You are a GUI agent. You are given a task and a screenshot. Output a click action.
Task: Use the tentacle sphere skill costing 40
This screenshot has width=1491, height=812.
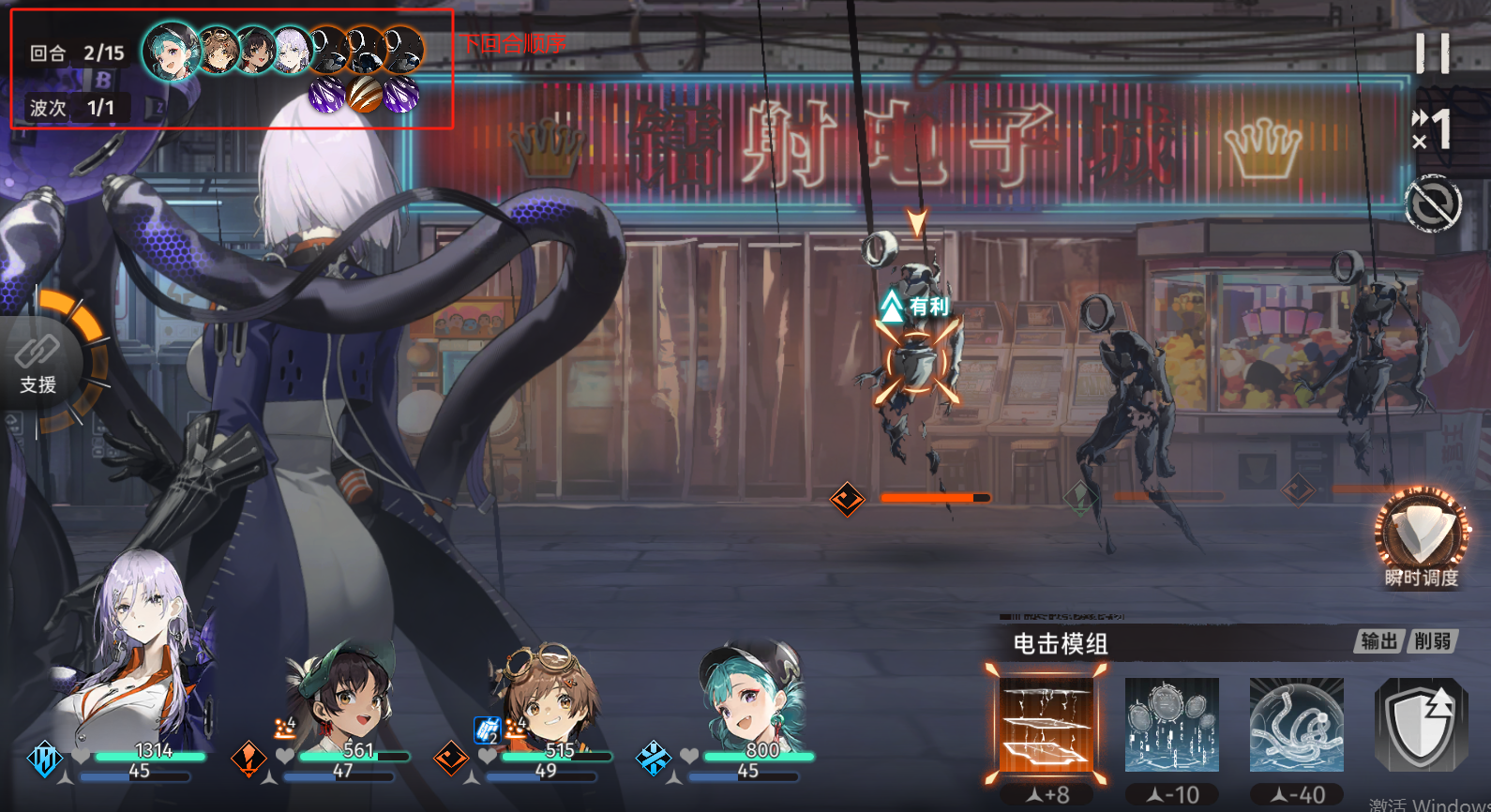[1296, 724]
